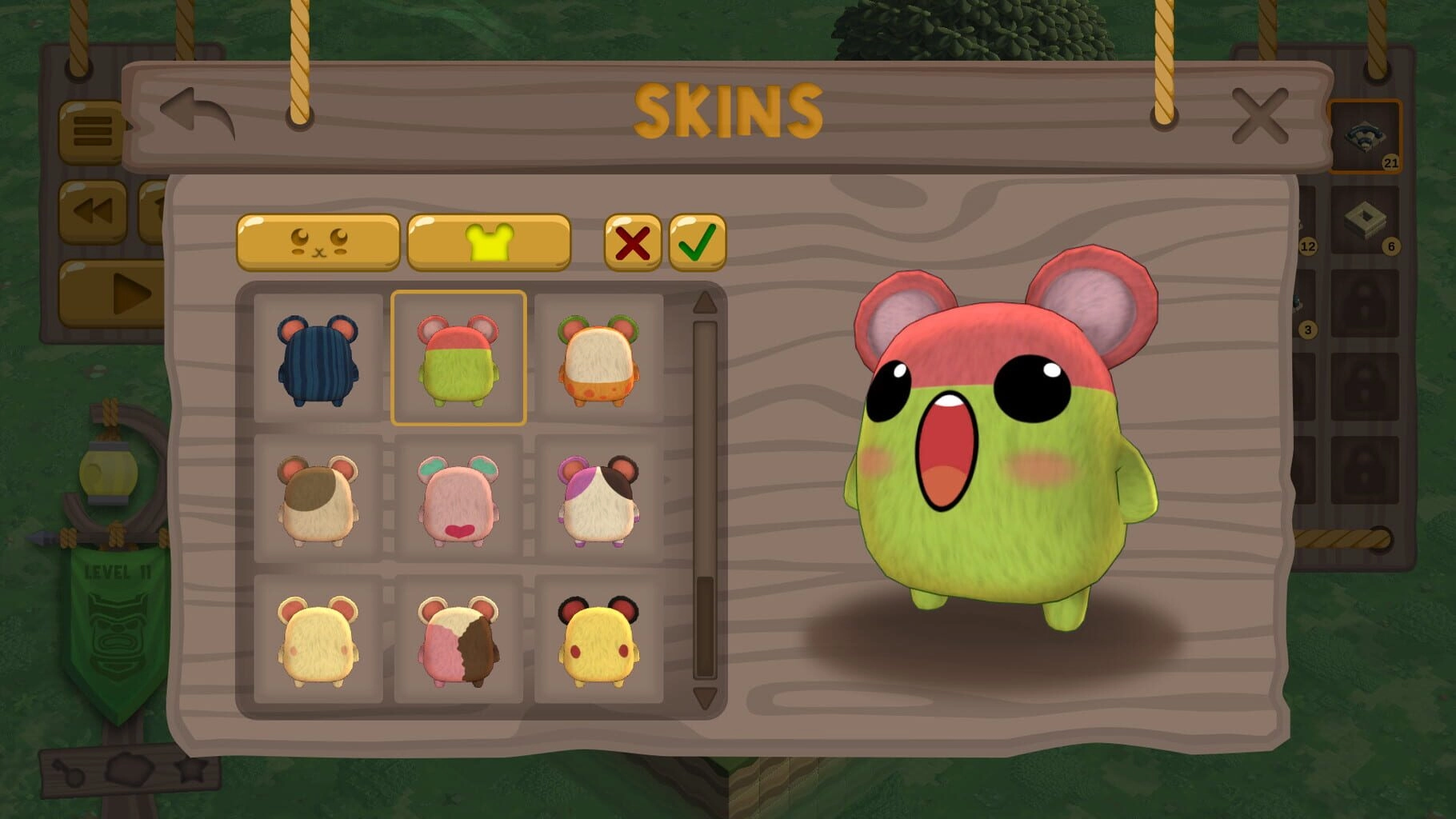Close the Skins panel with the X
Viewport: 1456px width, 819px height.
click(1259, 117)
